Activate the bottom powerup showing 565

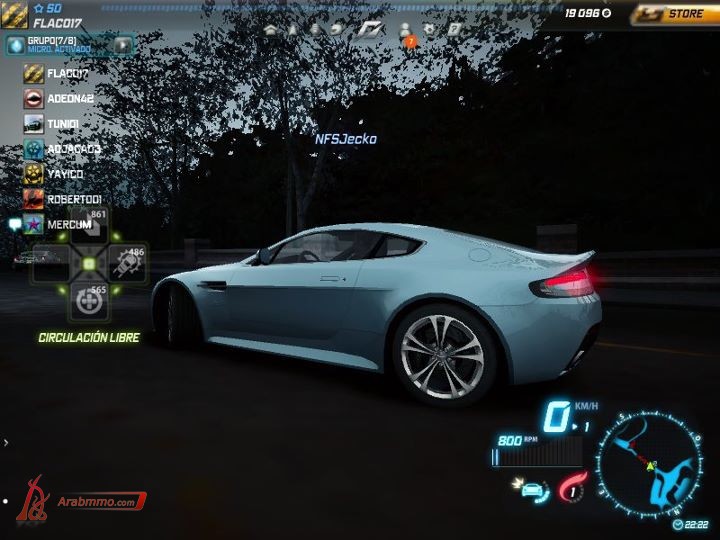pyautogui.click(x=88, y=298)
